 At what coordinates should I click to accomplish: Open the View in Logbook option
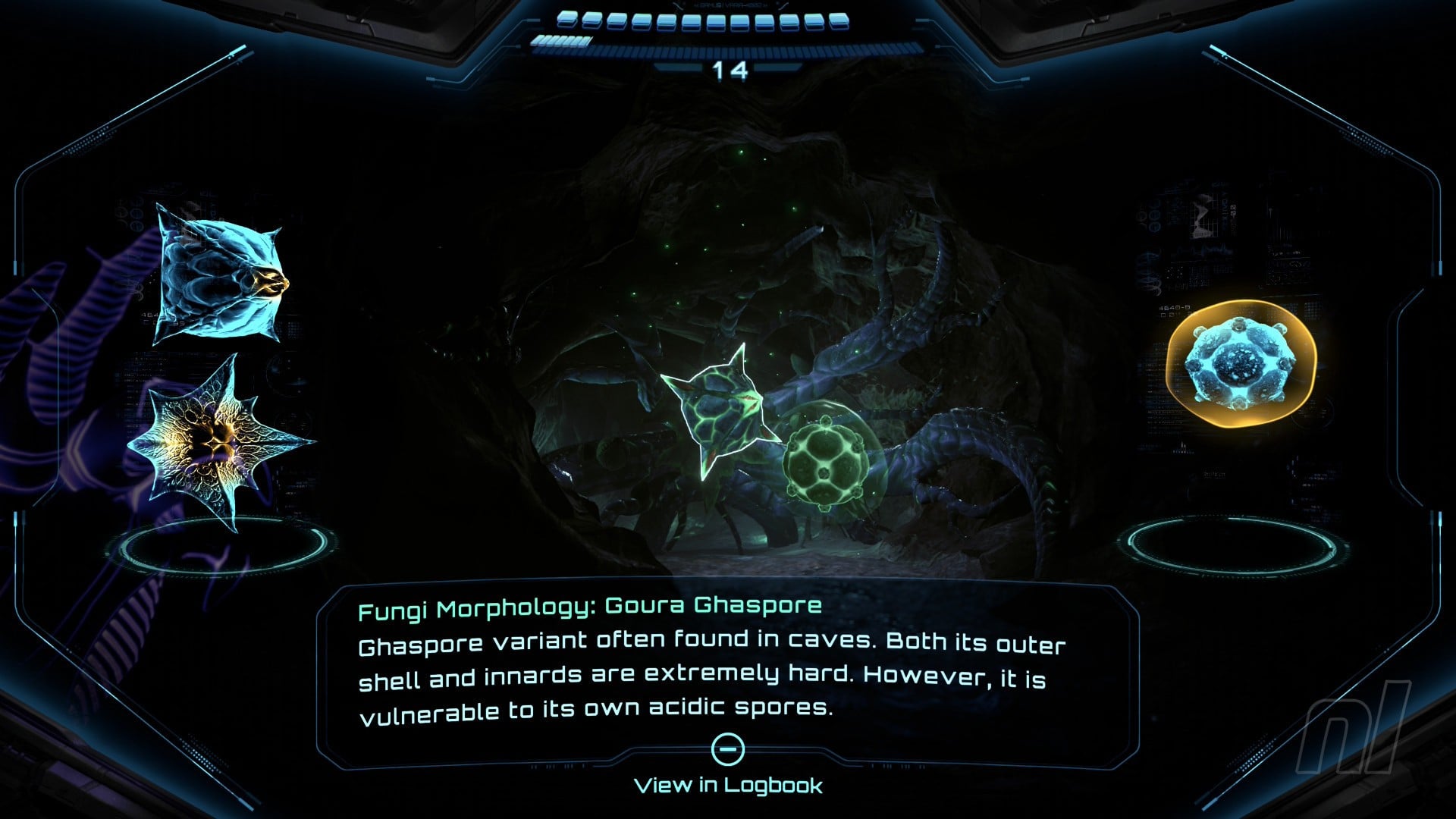click(x=728, y=784)
